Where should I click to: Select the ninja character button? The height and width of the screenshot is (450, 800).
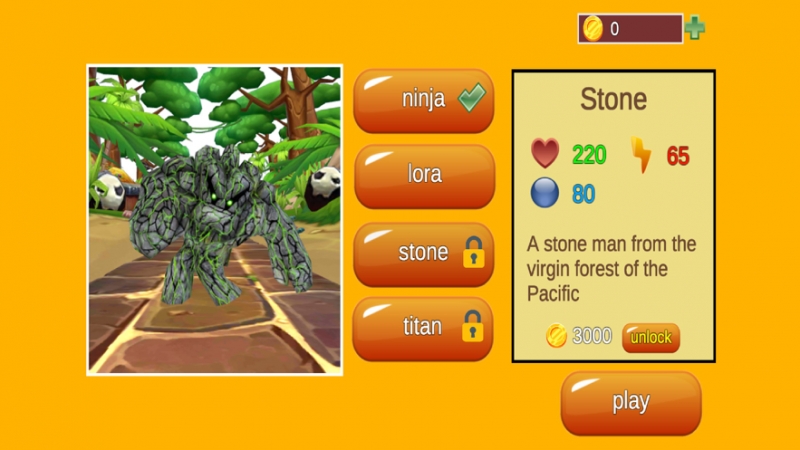coord(424,101)
